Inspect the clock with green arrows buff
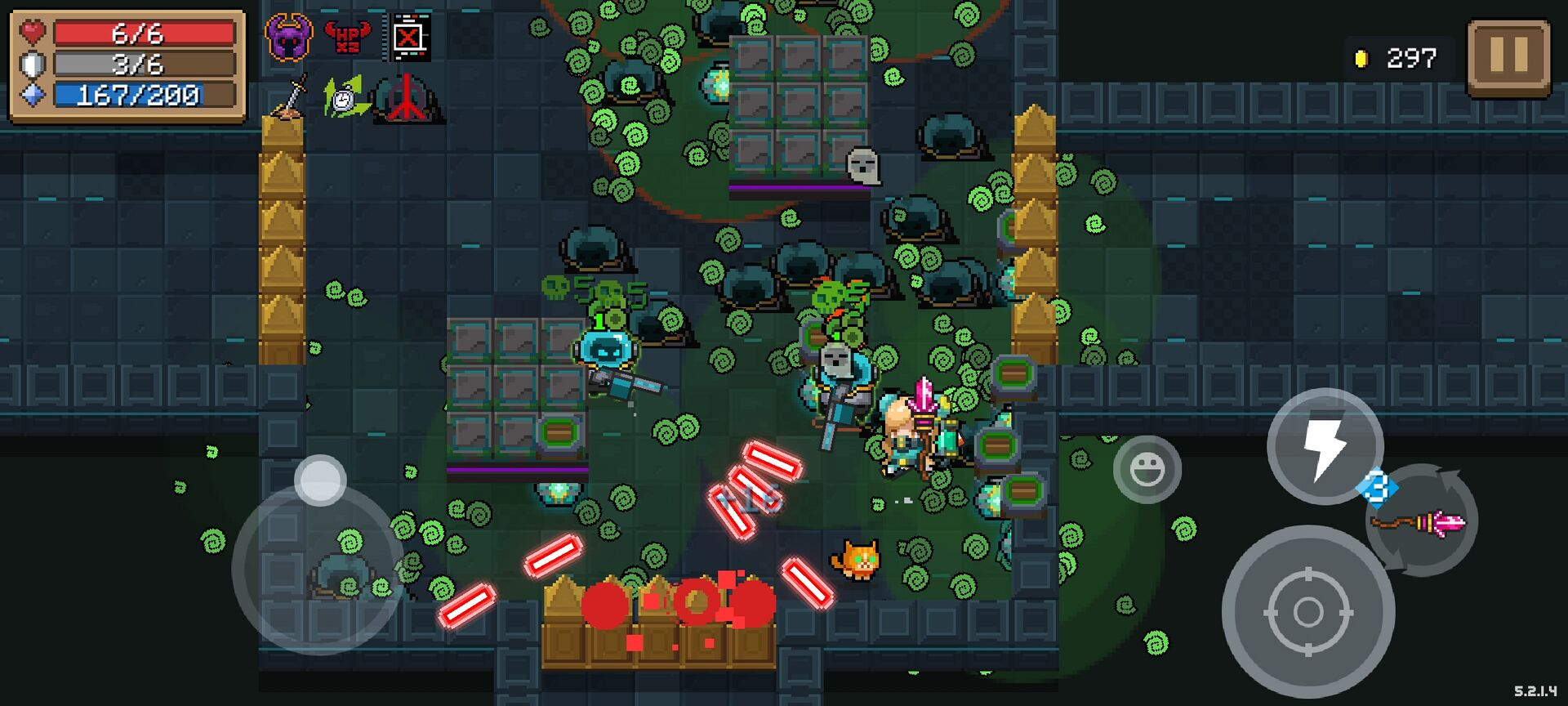The width and height of the screenshot is (1568, 706). pyautogui.click(x=345, y=98)
